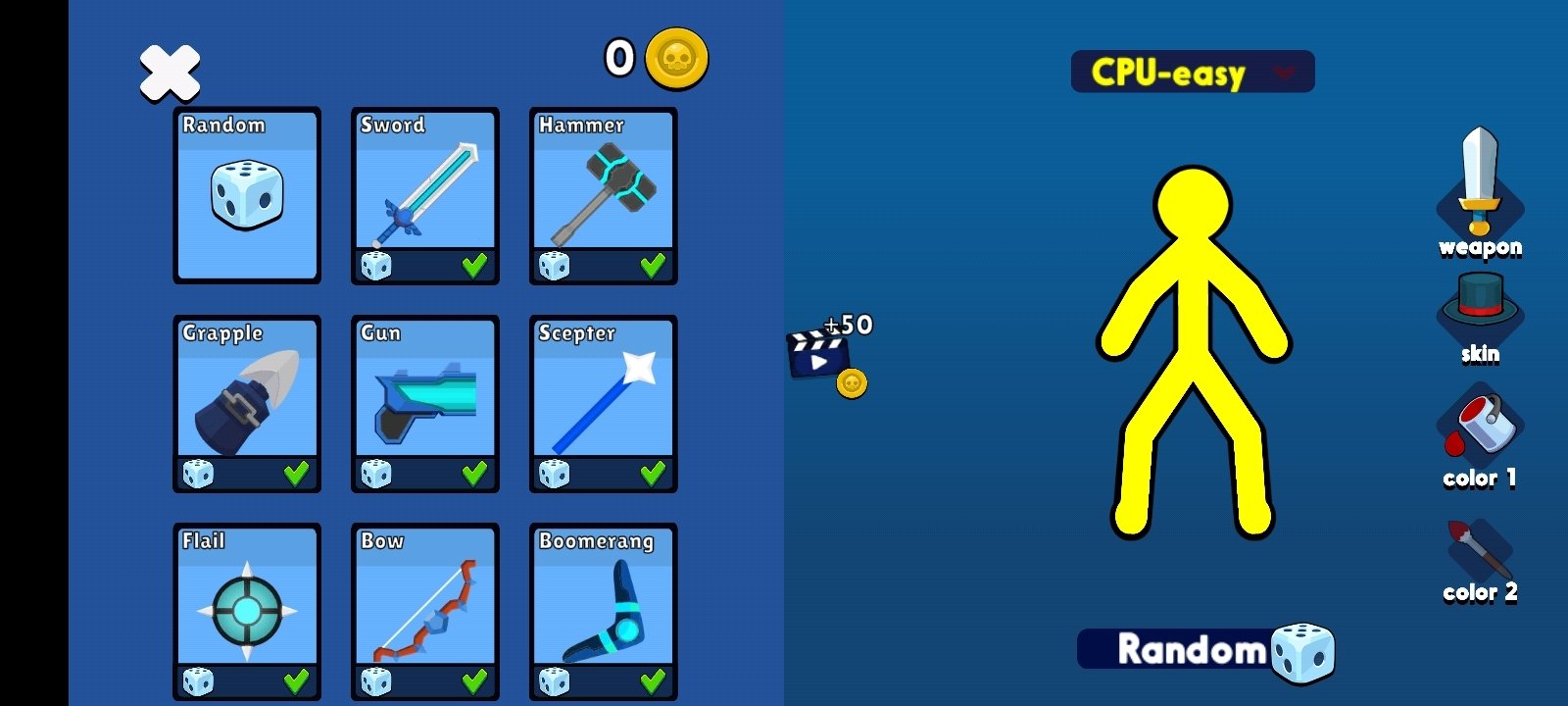Open the color 1 paint bucket
This screenshot has height=706, width=1568.
[x=1480, y=433]
